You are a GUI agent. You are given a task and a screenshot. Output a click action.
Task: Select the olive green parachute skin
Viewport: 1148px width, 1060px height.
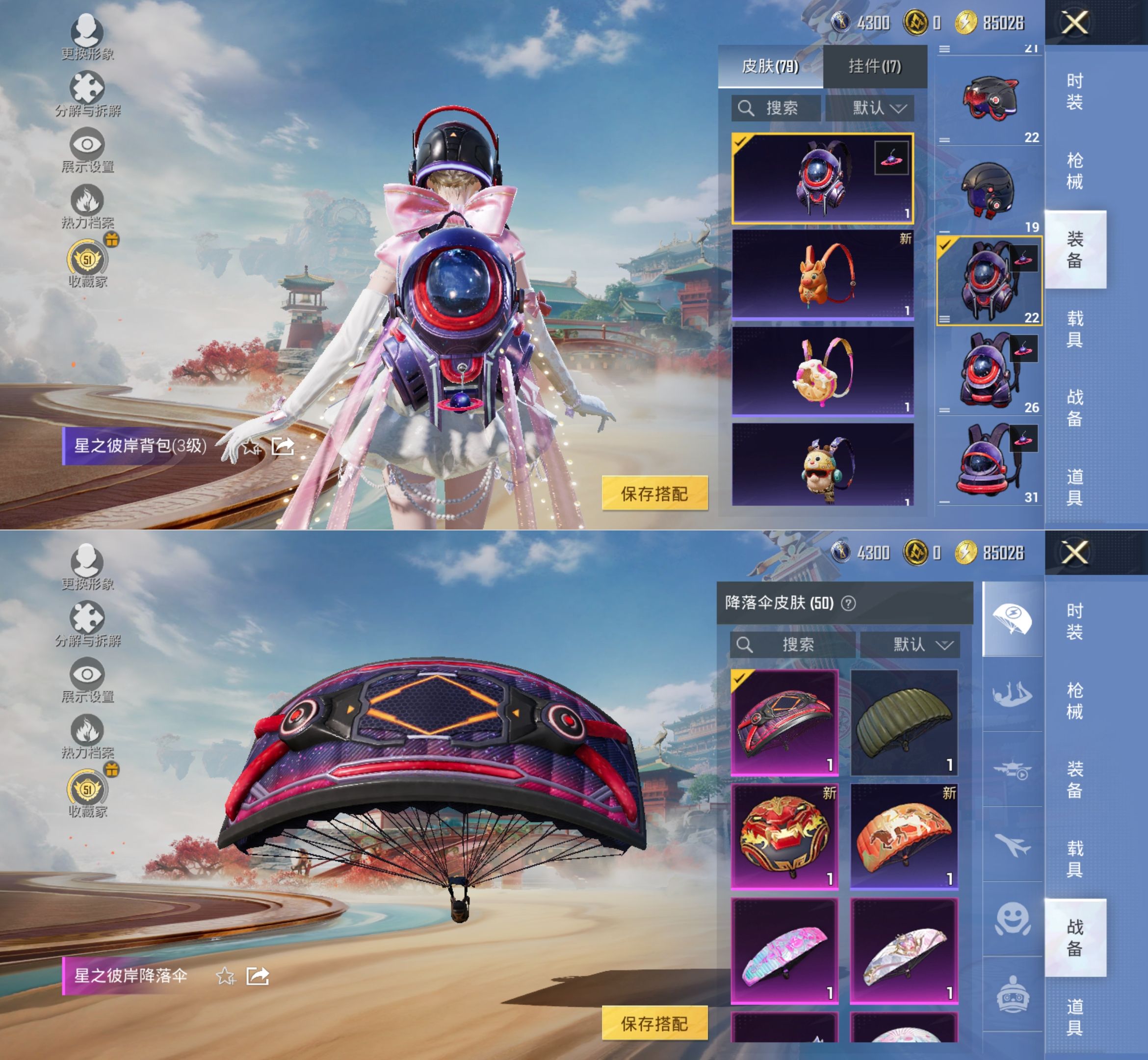tap(904, 722)
